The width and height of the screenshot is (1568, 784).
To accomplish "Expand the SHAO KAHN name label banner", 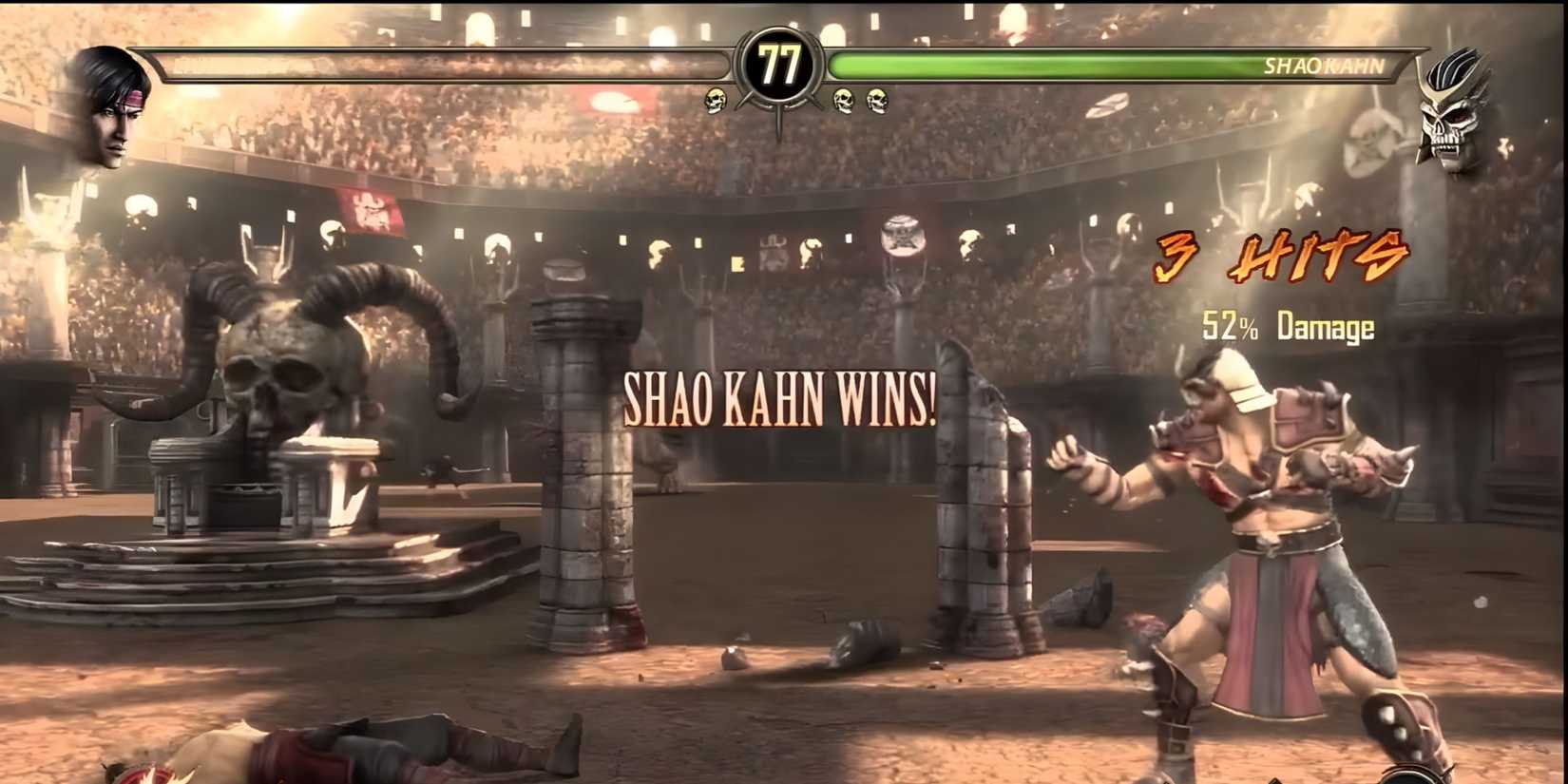I will point(1326,67).
